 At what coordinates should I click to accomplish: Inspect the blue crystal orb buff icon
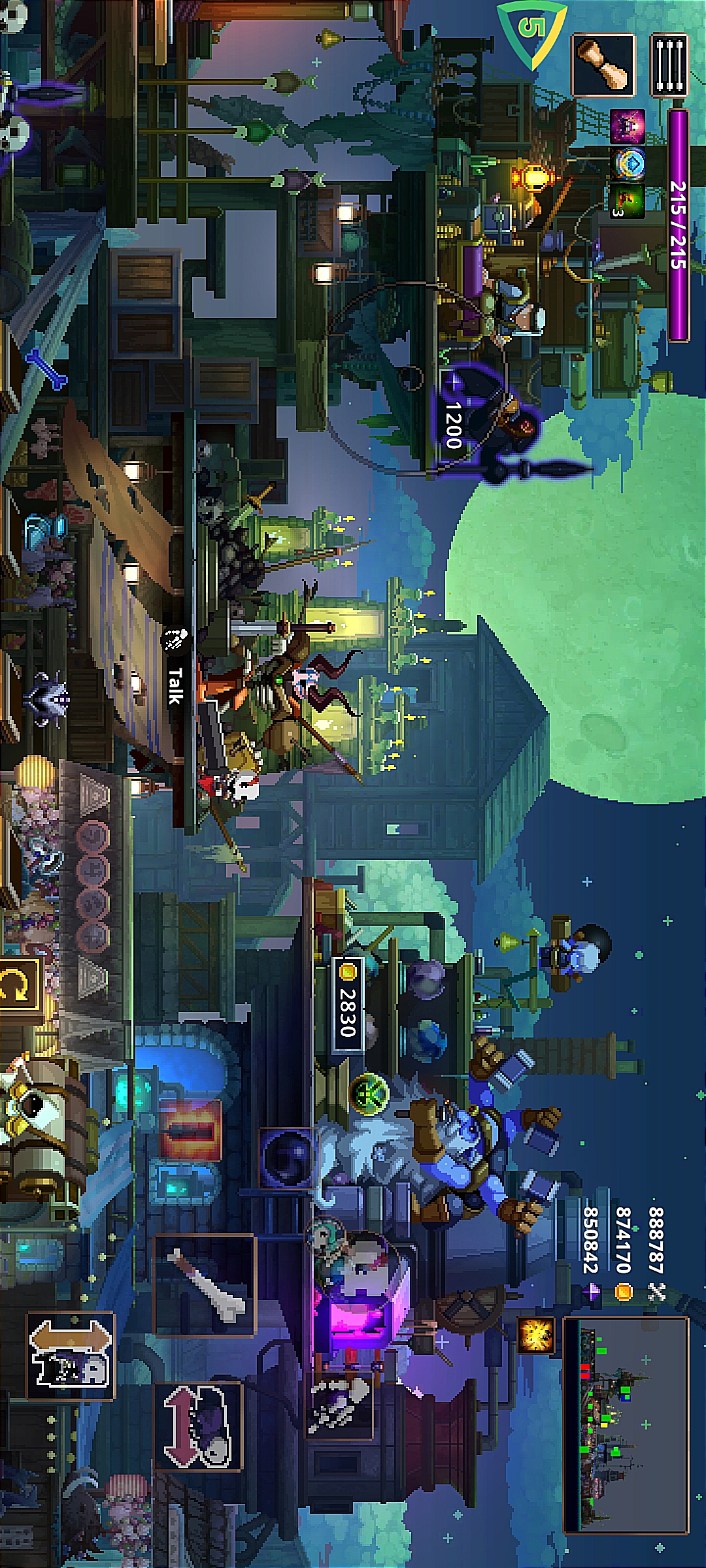[628, 163]
